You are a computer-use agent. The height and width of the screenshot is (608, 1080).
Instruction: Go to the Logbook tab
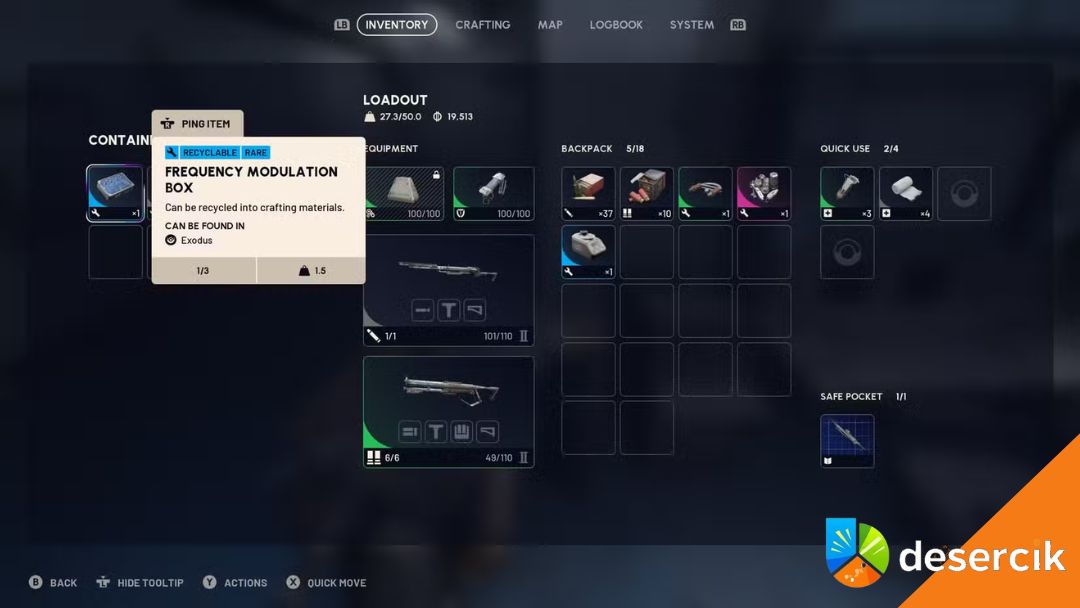pos(616,25)
